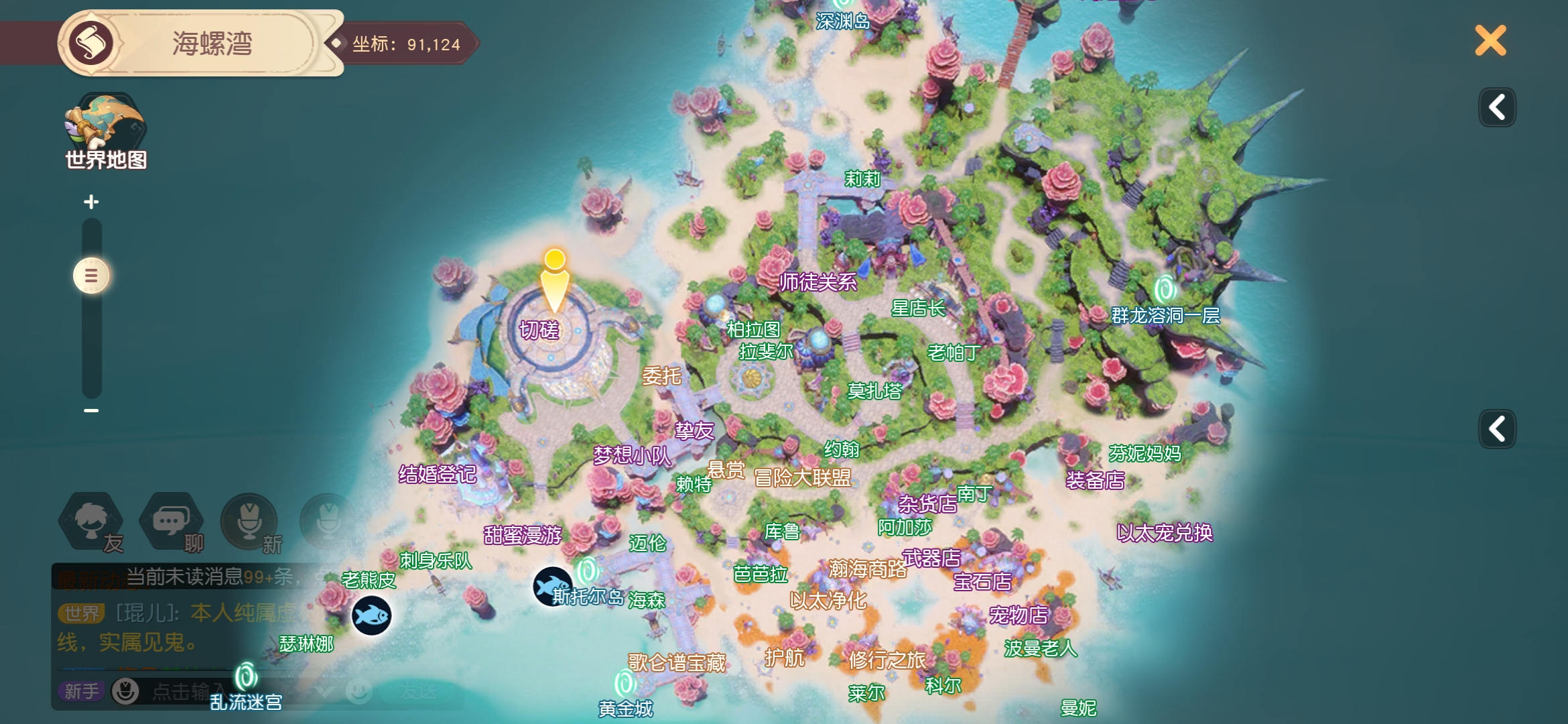
Task: Navigate to the 武器店 label
Action: coord(931,557)
